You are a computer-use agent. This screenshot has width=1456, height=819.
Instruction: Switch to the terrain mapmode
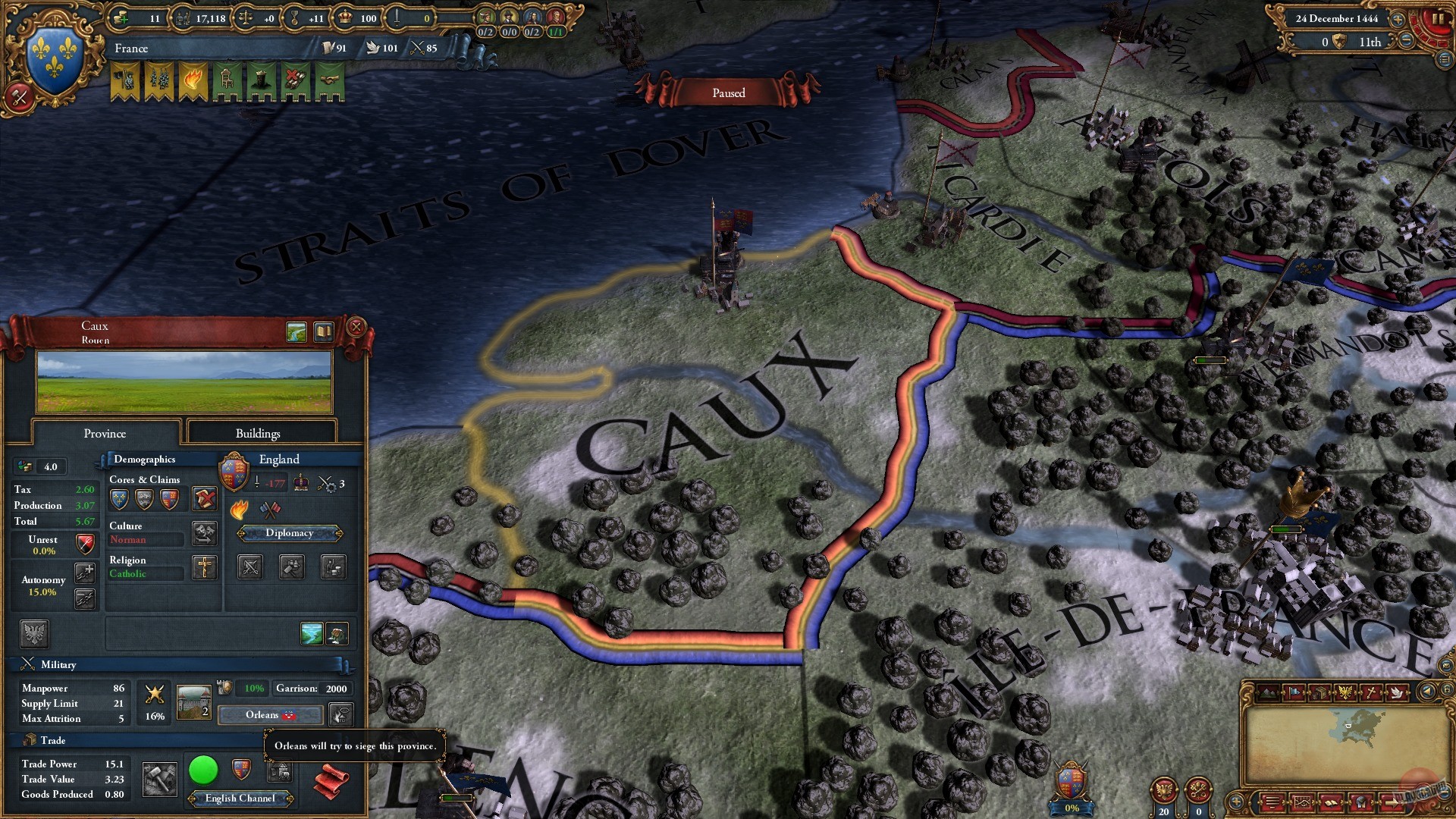point(1267,692)
